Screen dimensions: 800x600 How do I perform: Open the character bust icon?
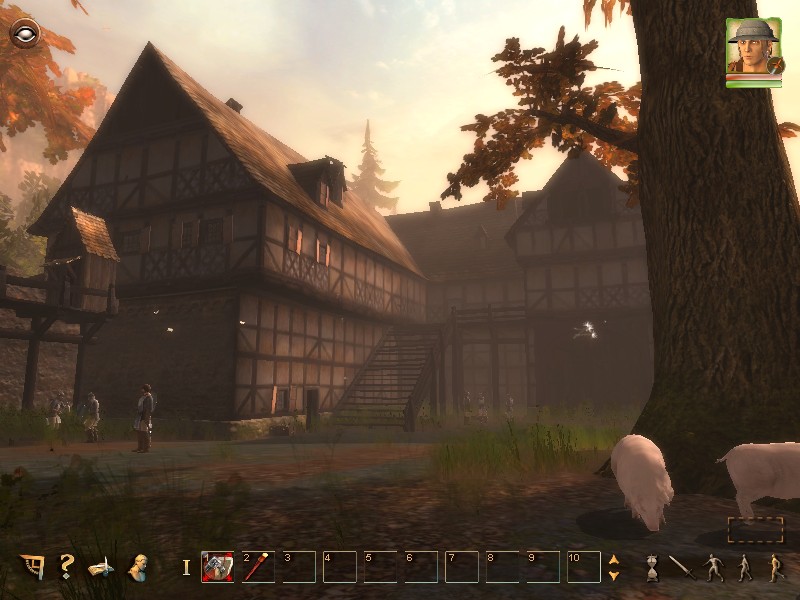(138, 567)
